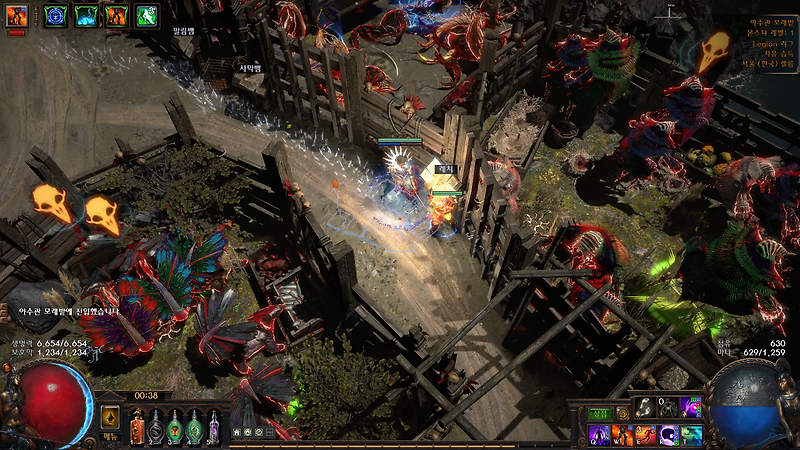Select the green running figure buff icon
The image size is (800, 450).
point(147,16)
